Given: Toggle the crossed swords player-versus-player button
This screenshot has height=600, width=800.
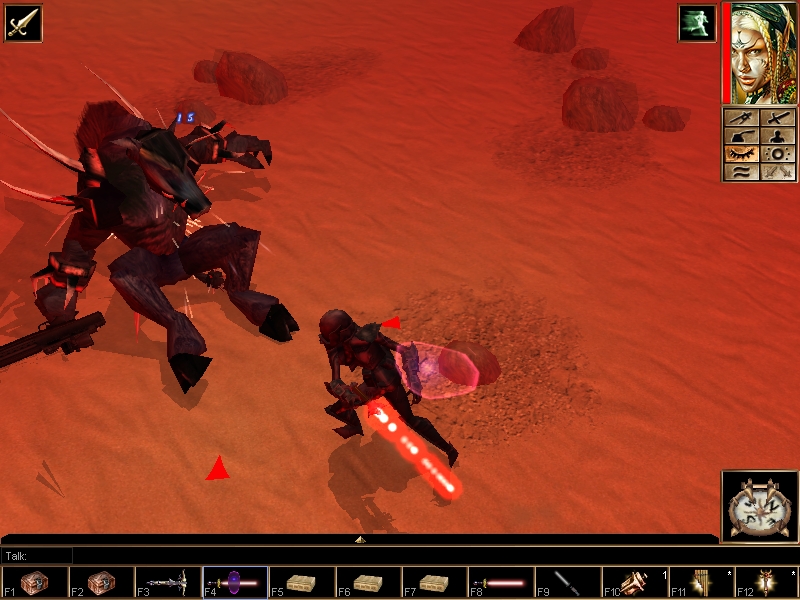Looking at the screenshot, I should tap(777, 172).
